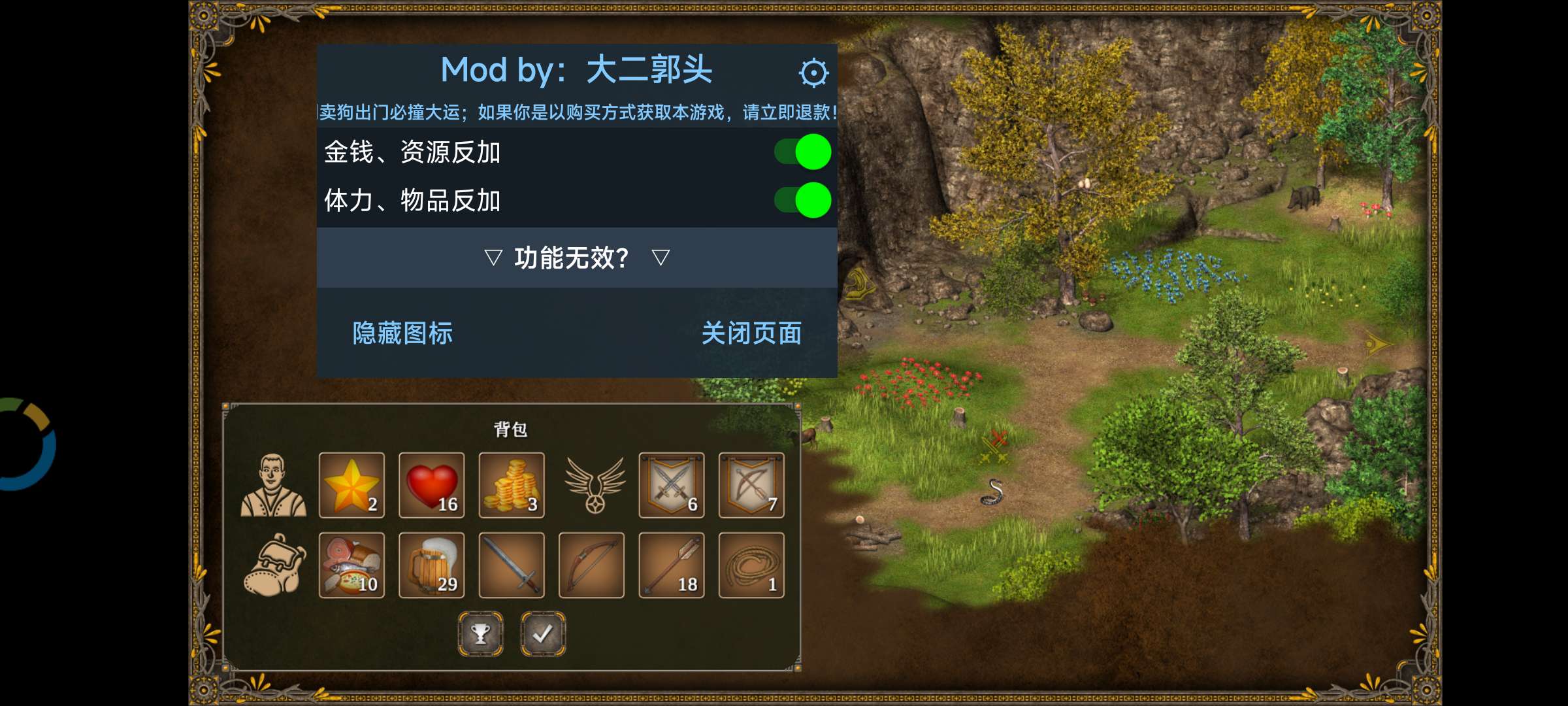Select the bow weapon slot icon
This screenshot has width=1568, height=706.
591,567
